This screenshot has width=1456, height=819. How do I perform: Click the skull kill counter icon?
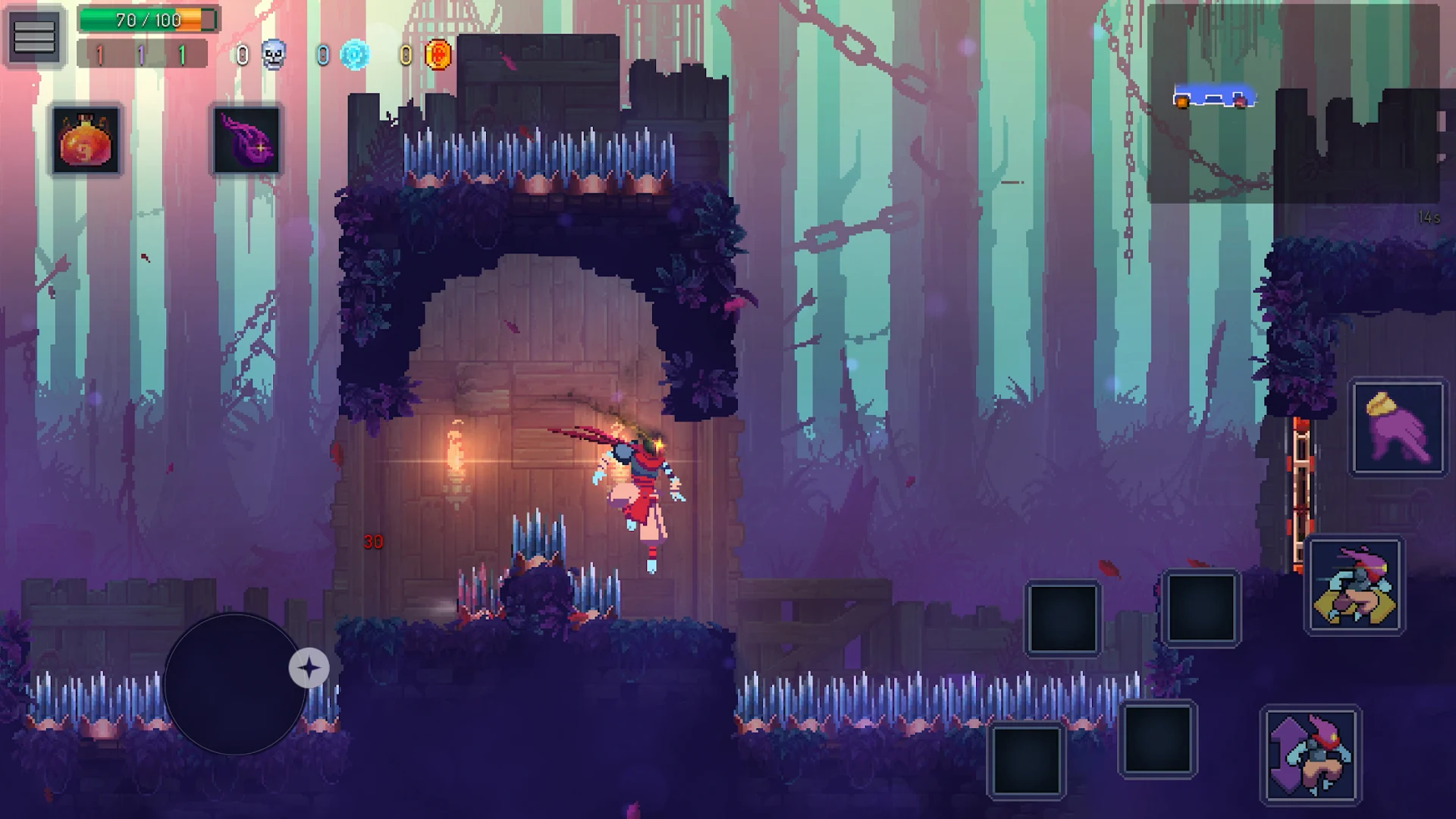tap(274, 53)
